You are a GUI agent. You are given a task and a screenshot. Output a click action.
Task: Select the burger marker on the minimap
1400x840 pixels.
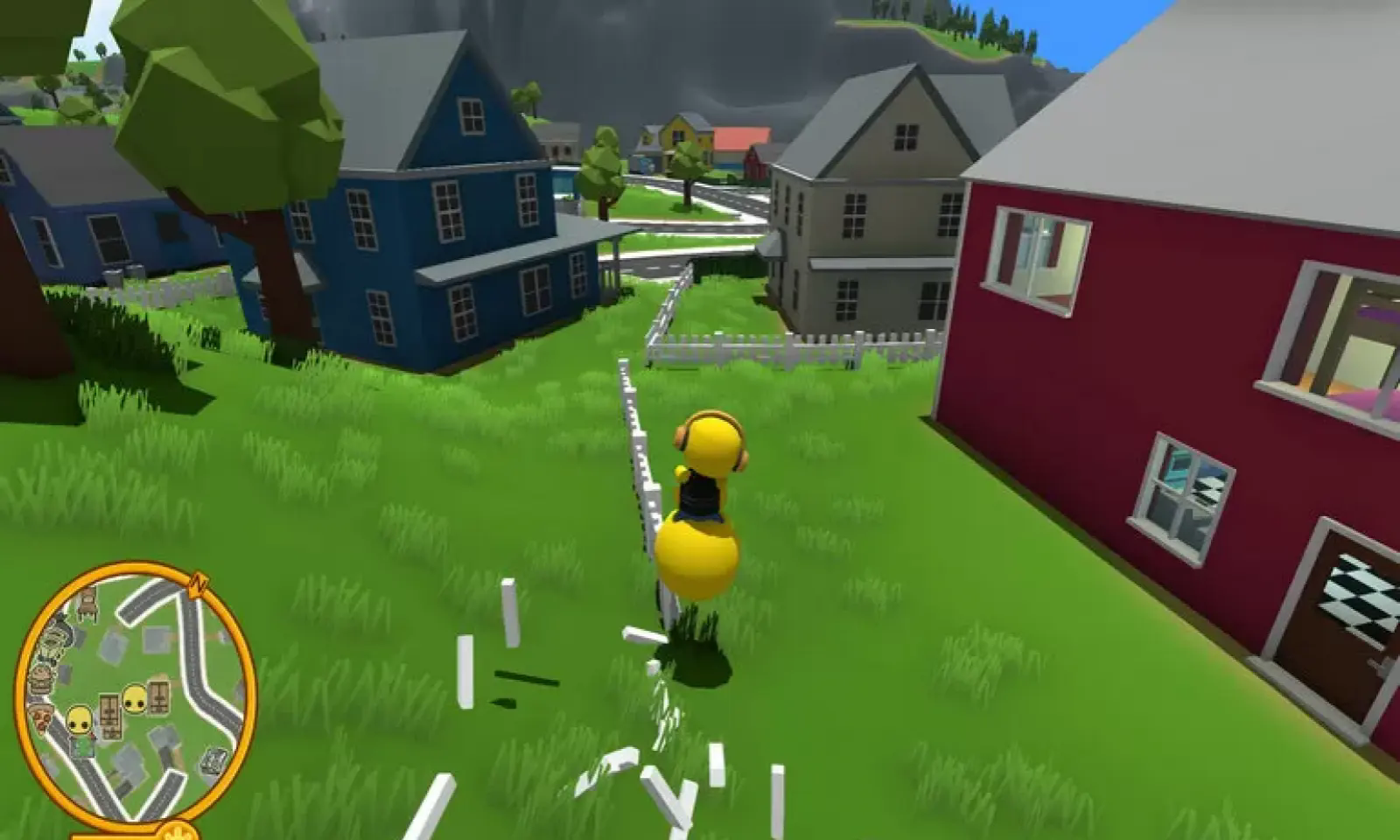[x=43, y=680]
